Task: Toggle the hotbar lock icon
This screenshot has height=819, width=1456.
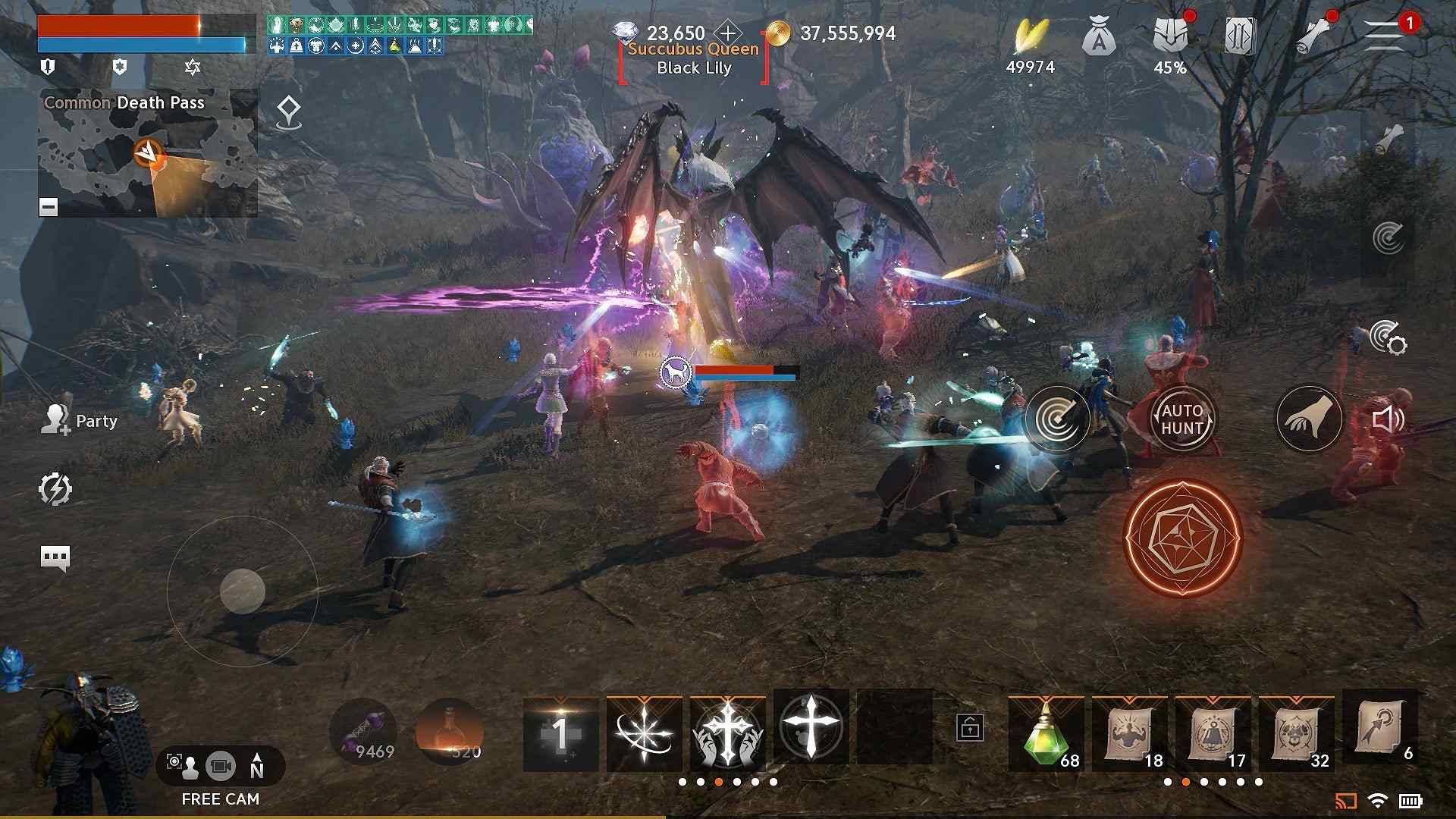Action: (971, 727)
